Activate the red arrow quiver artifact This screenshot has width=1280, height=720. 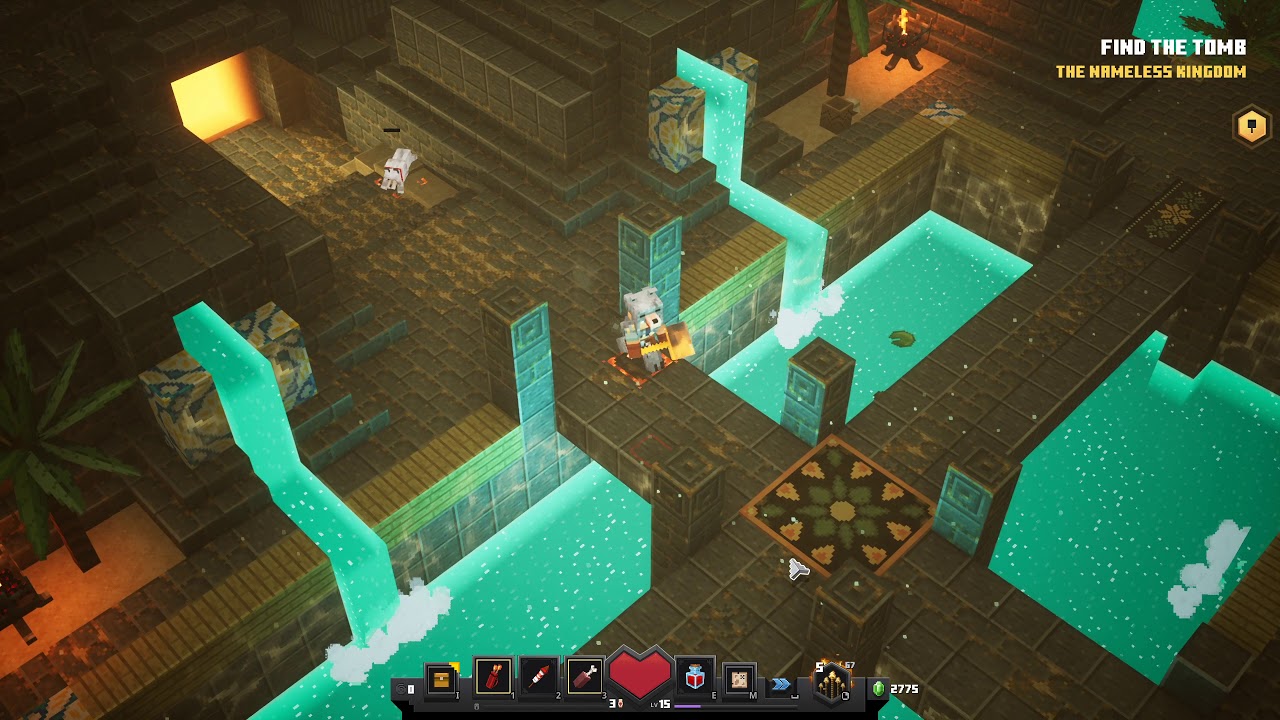click(x=493, y=678)
